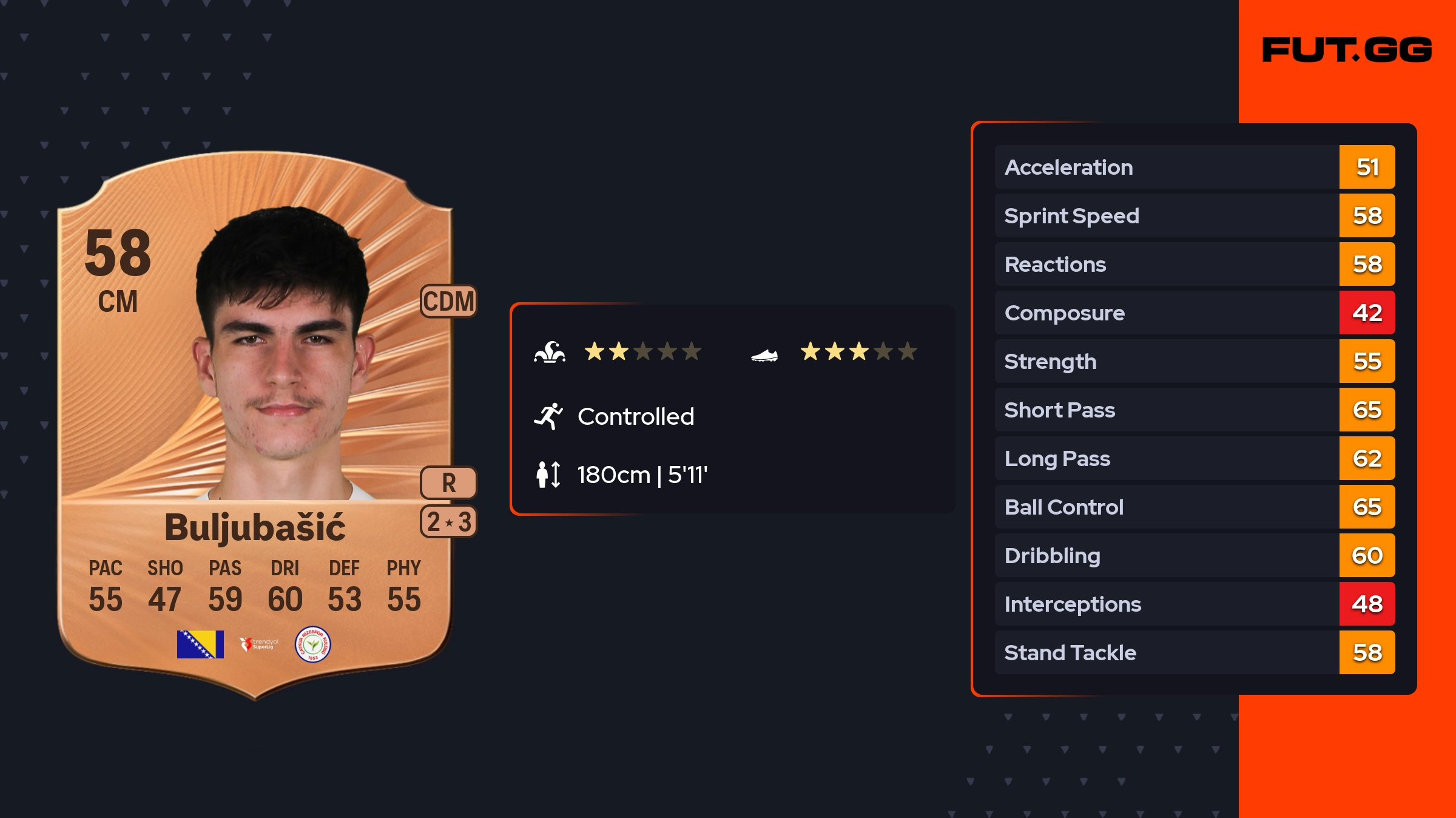This screenshot has width=1456, height=818.
Task: Select the Sprint Speed stat row
Action: [x=1194, y=215]
